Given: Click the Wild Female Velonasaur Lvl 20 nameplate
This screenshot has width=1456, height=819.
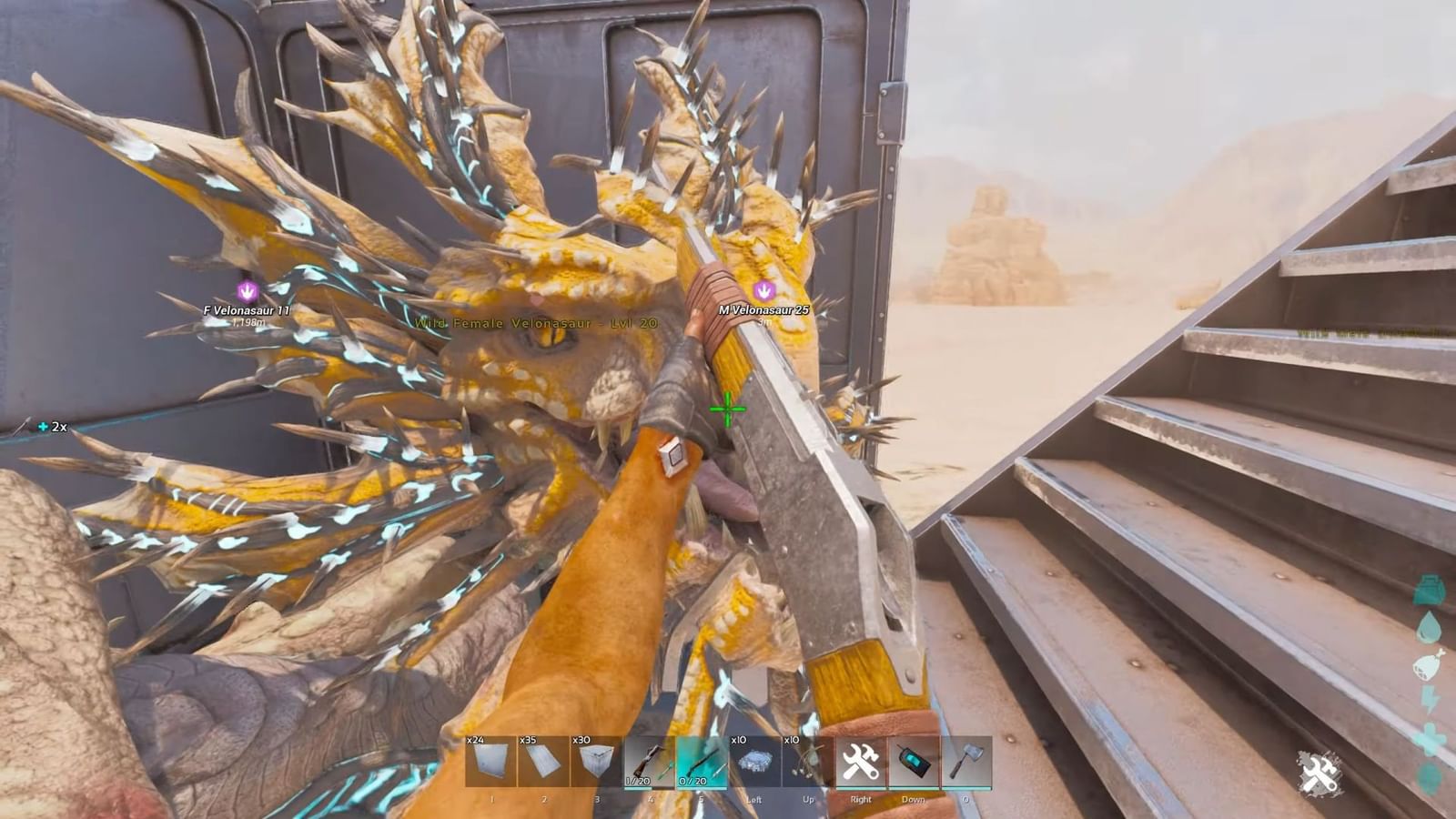Looking at the screenshot, I should click(x=535, y=323).
